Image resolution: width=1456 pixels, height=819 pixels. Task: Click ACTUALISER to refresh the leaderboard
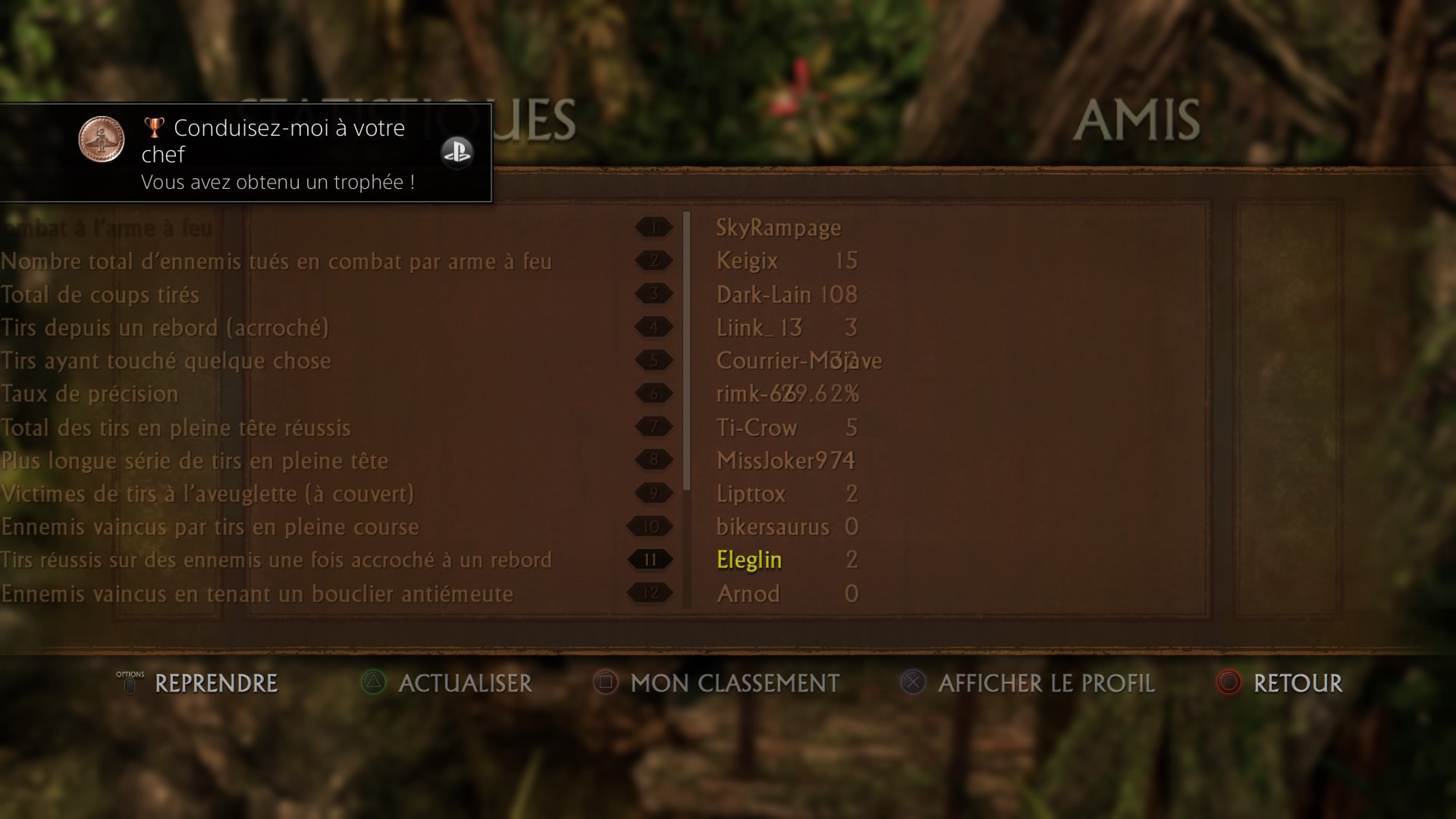point(463,683)
